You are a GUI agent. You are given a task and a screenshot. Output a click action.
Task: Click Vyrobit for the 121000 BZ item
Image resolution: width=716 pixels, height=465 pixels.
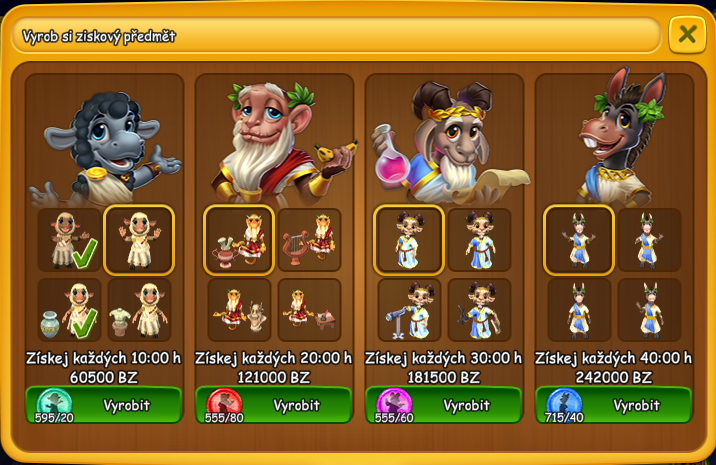pyautogui.click(x=274, y=405)
